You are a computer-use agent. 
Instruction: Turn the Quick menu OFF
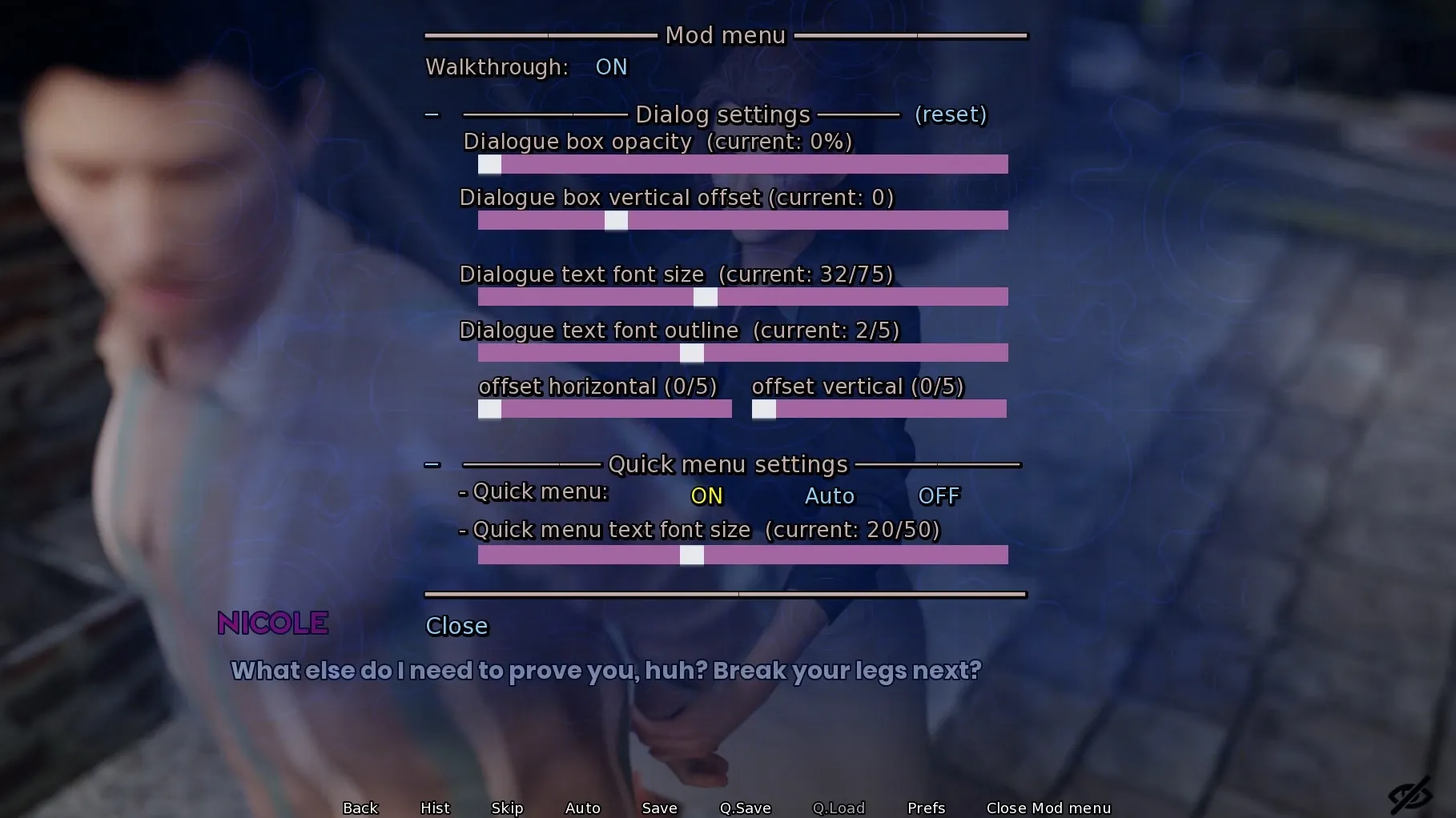pyautogui.click(x=939, y=496)
